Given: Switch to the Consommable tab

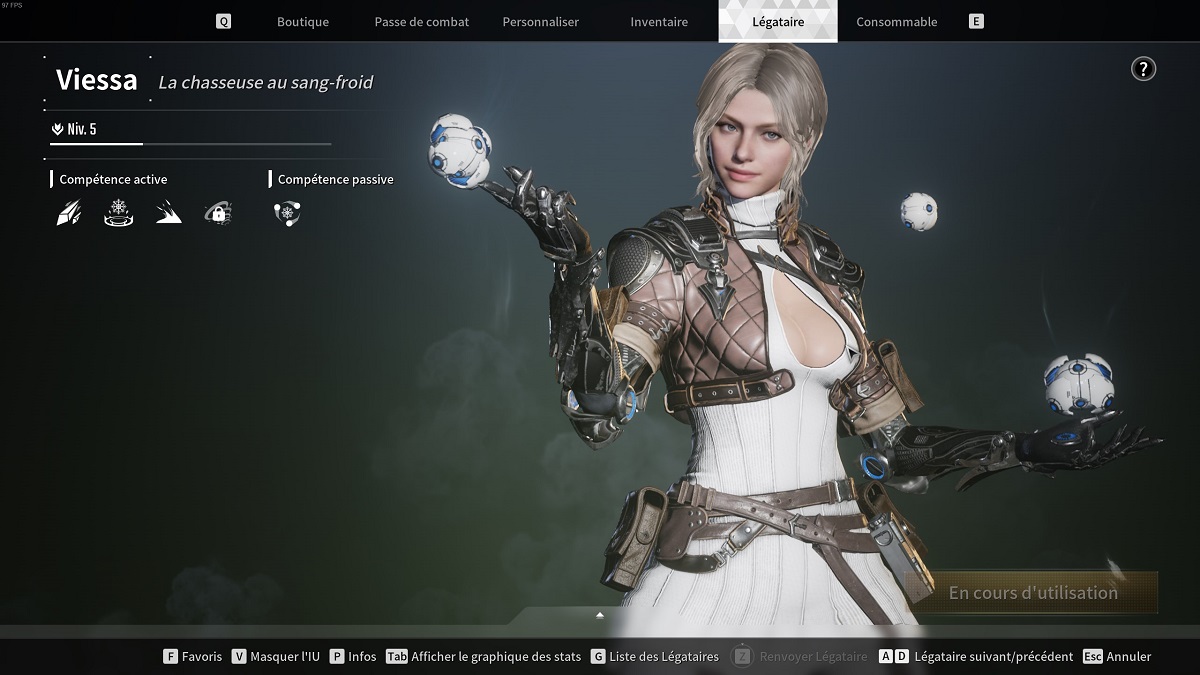Looking at the screenshot, I should [897, 22].
